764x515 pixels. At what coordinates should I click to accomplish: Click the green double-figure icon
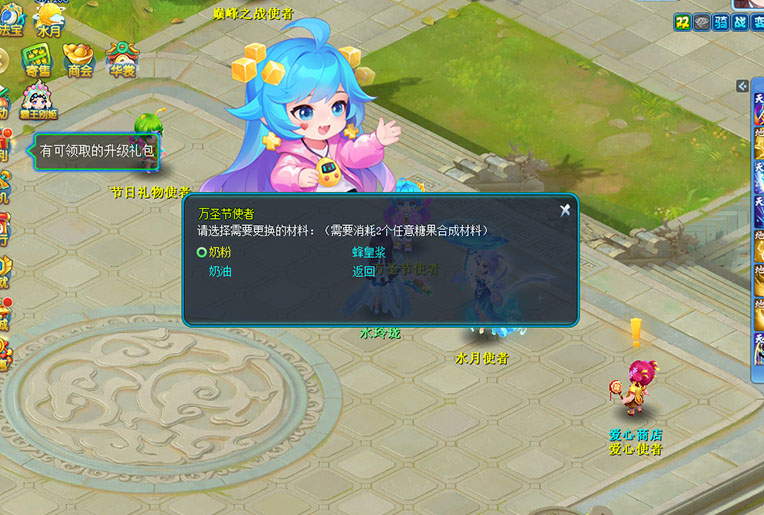[x=682, y=22]
